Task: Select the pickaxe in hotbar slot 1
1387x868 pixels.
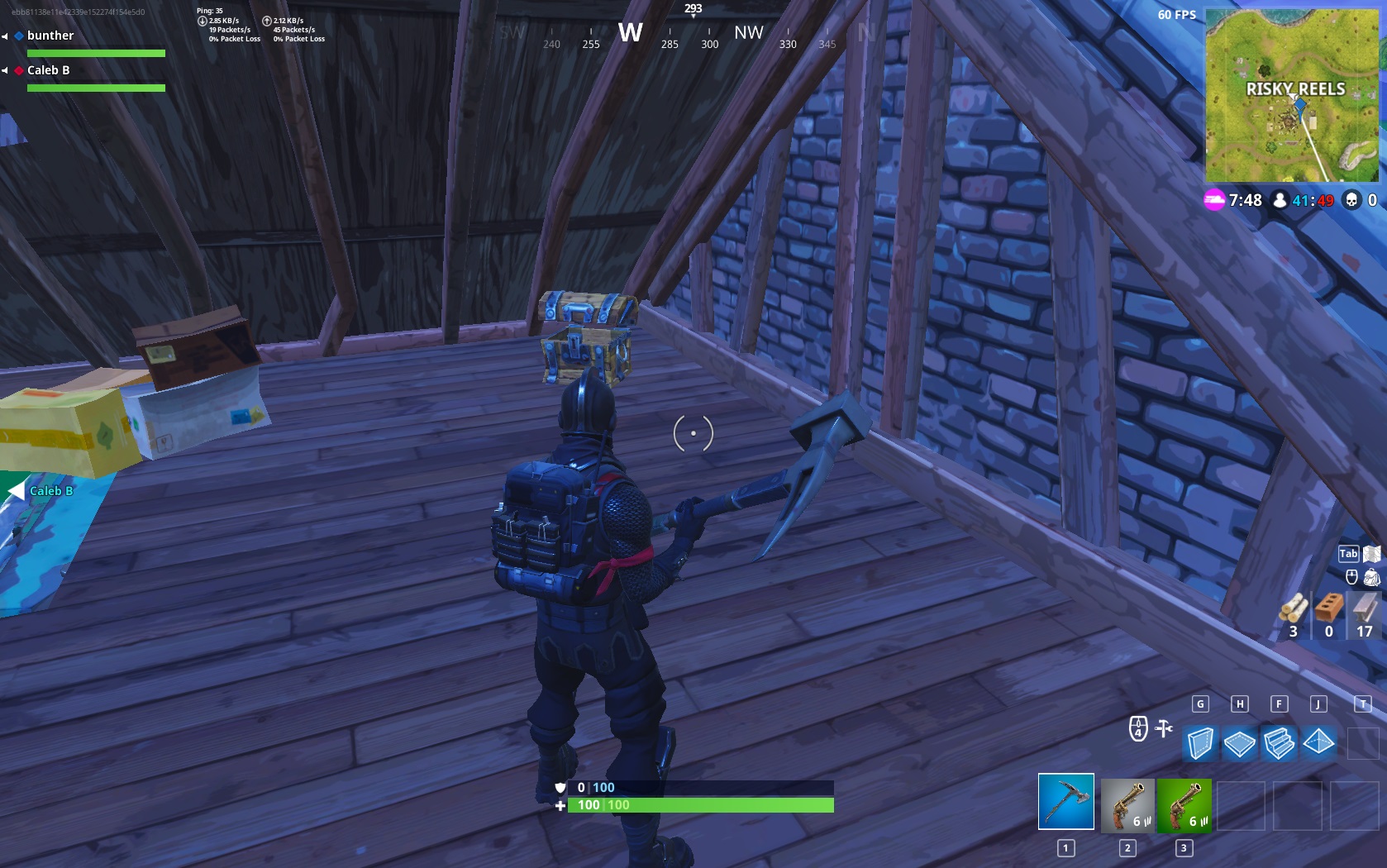Action: tap(1065, 800)
